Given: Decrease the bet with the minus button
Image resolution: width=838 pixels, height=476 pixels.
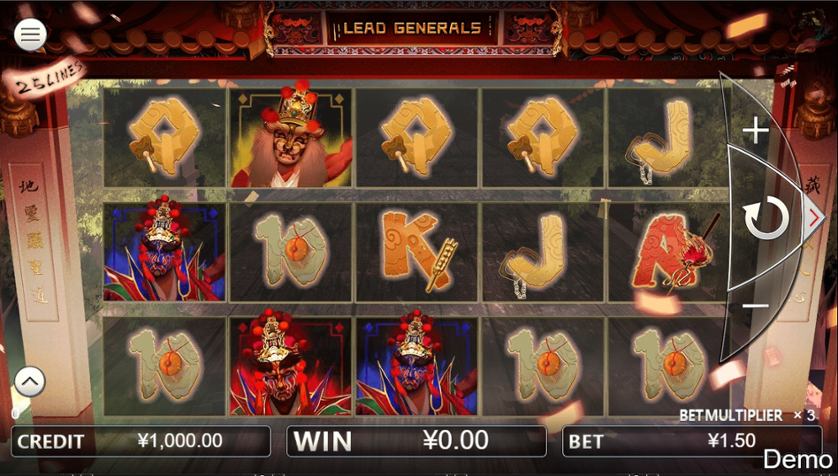Looking at the screenshot, I should pos(755,306).
